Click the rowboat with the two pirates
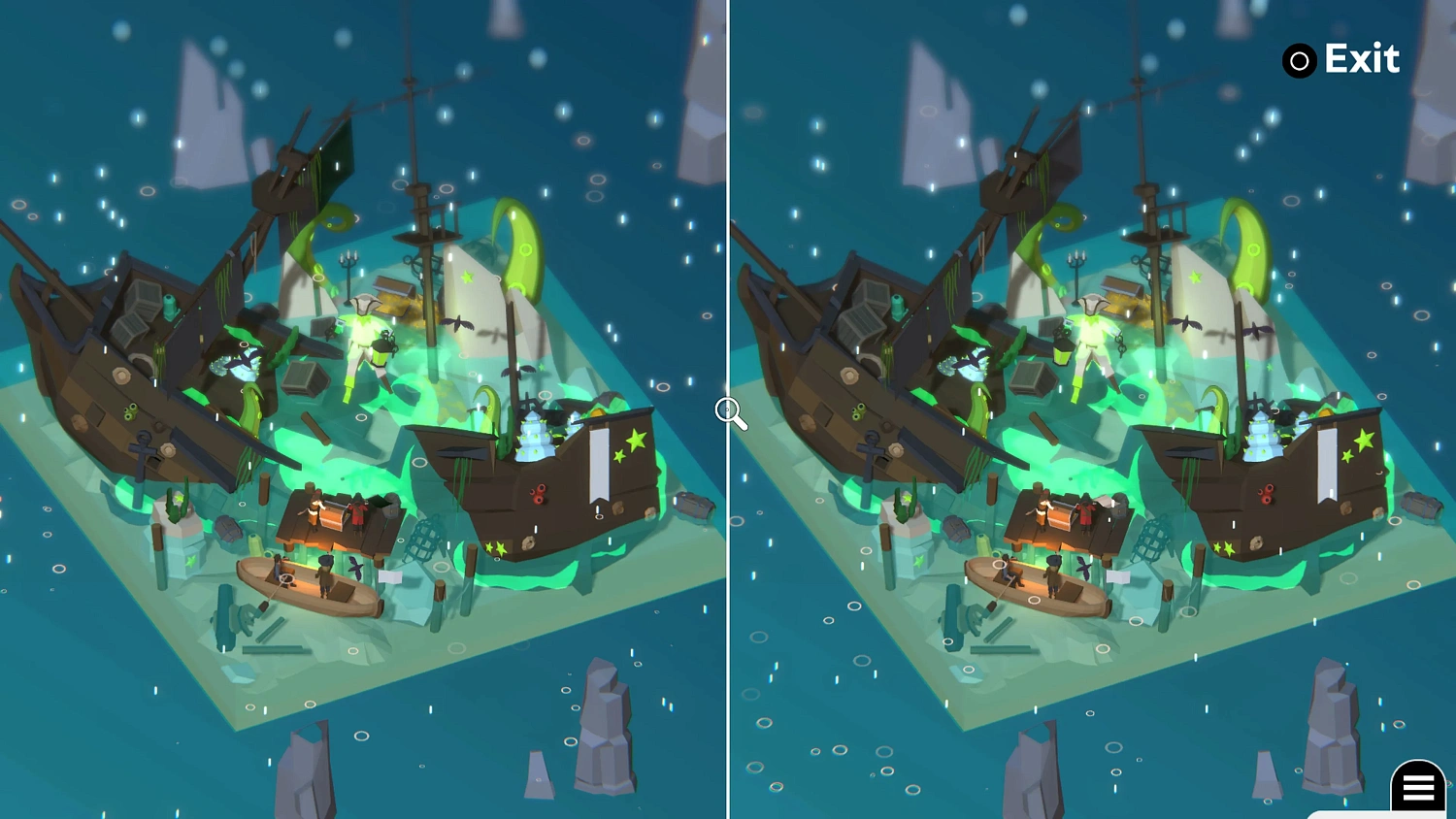 pos(311,587)
